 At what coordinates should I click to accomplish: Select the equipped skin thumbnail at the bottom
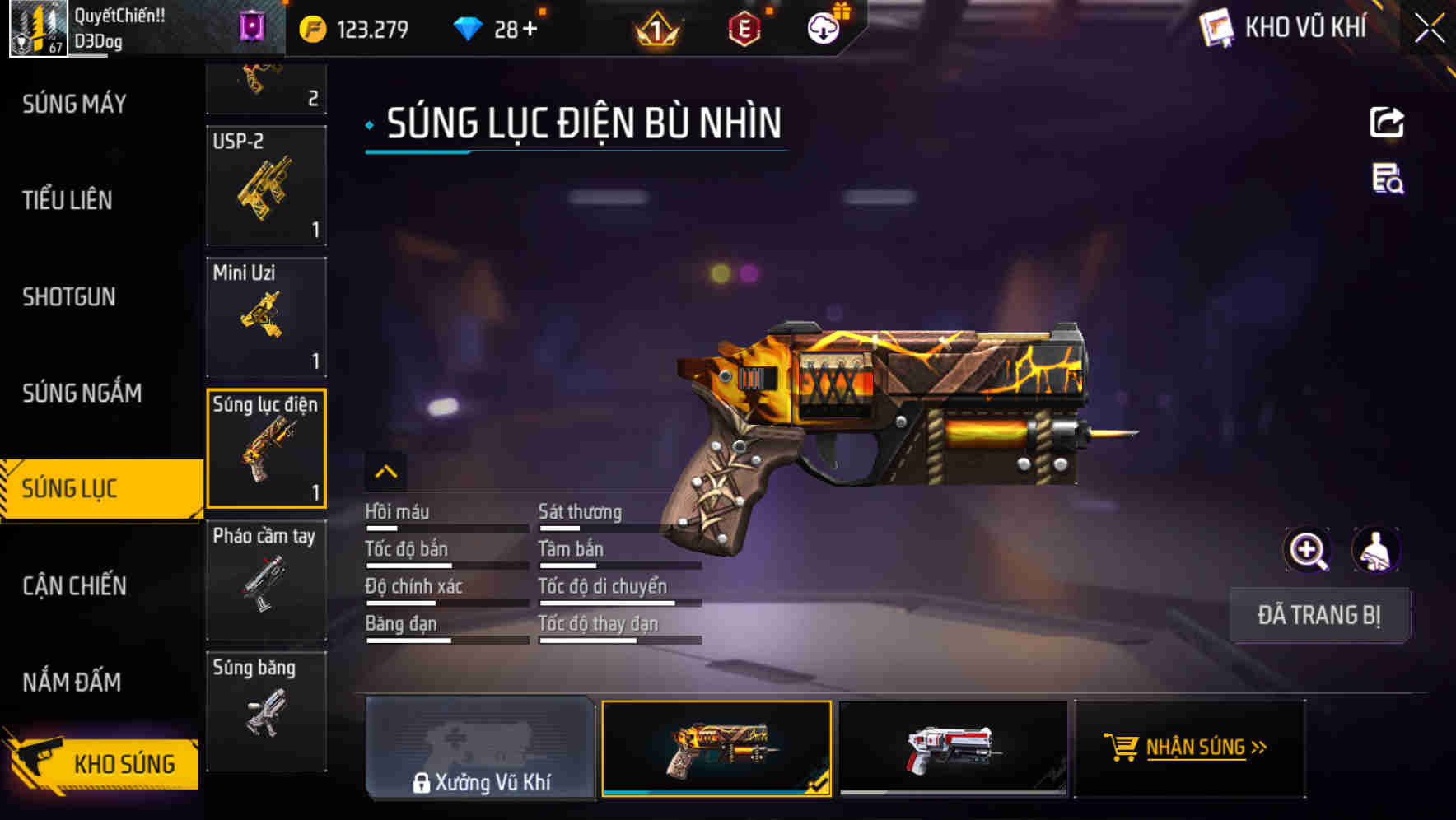716,748
